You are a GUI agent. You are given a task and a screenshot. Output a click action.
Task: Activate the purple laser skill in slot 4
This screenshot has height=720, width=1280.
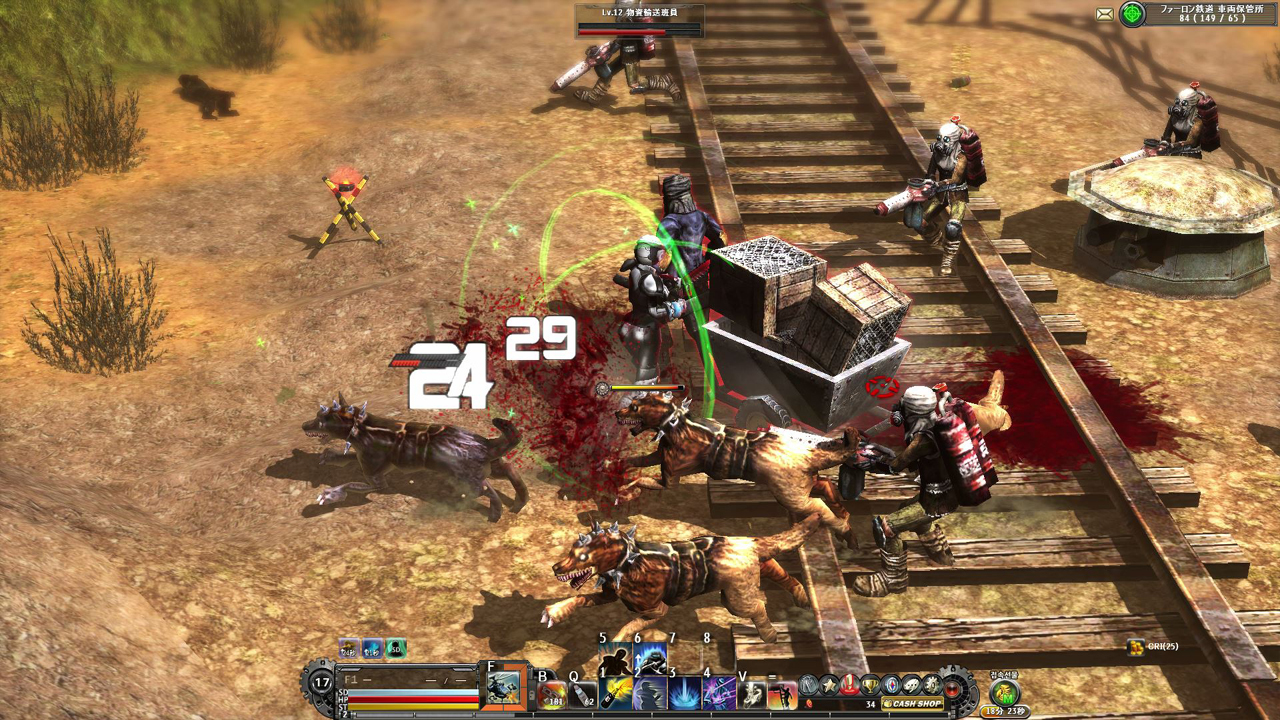click(x=719, y=693)
